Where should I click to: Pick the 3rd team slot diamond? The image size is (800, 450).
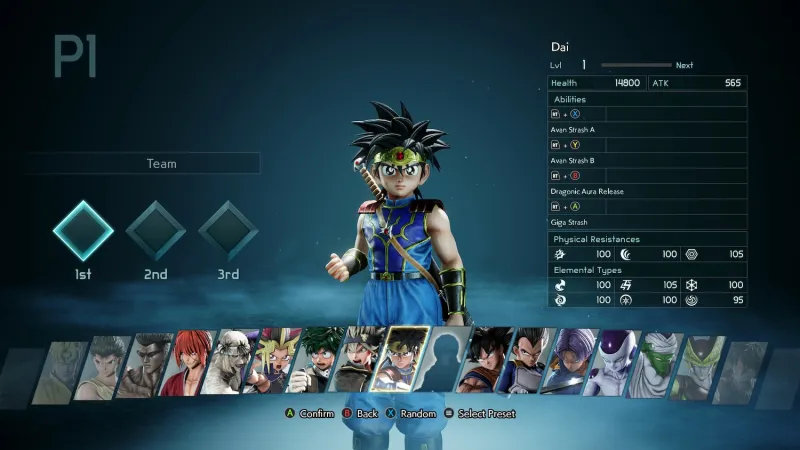[x=228, y=231]
